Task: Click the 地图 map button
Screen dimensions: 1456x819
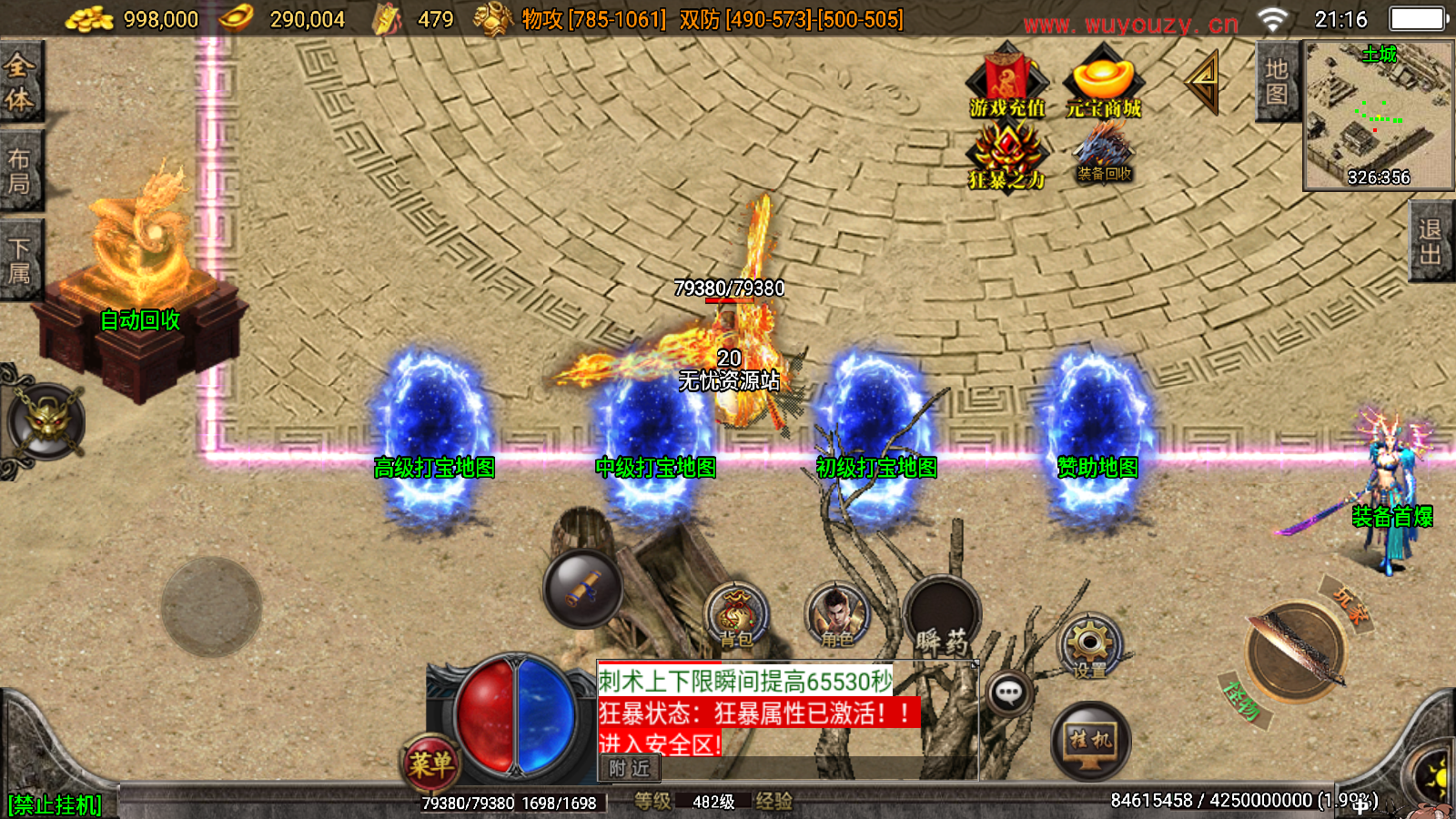Action: [x=1276, y=82]
